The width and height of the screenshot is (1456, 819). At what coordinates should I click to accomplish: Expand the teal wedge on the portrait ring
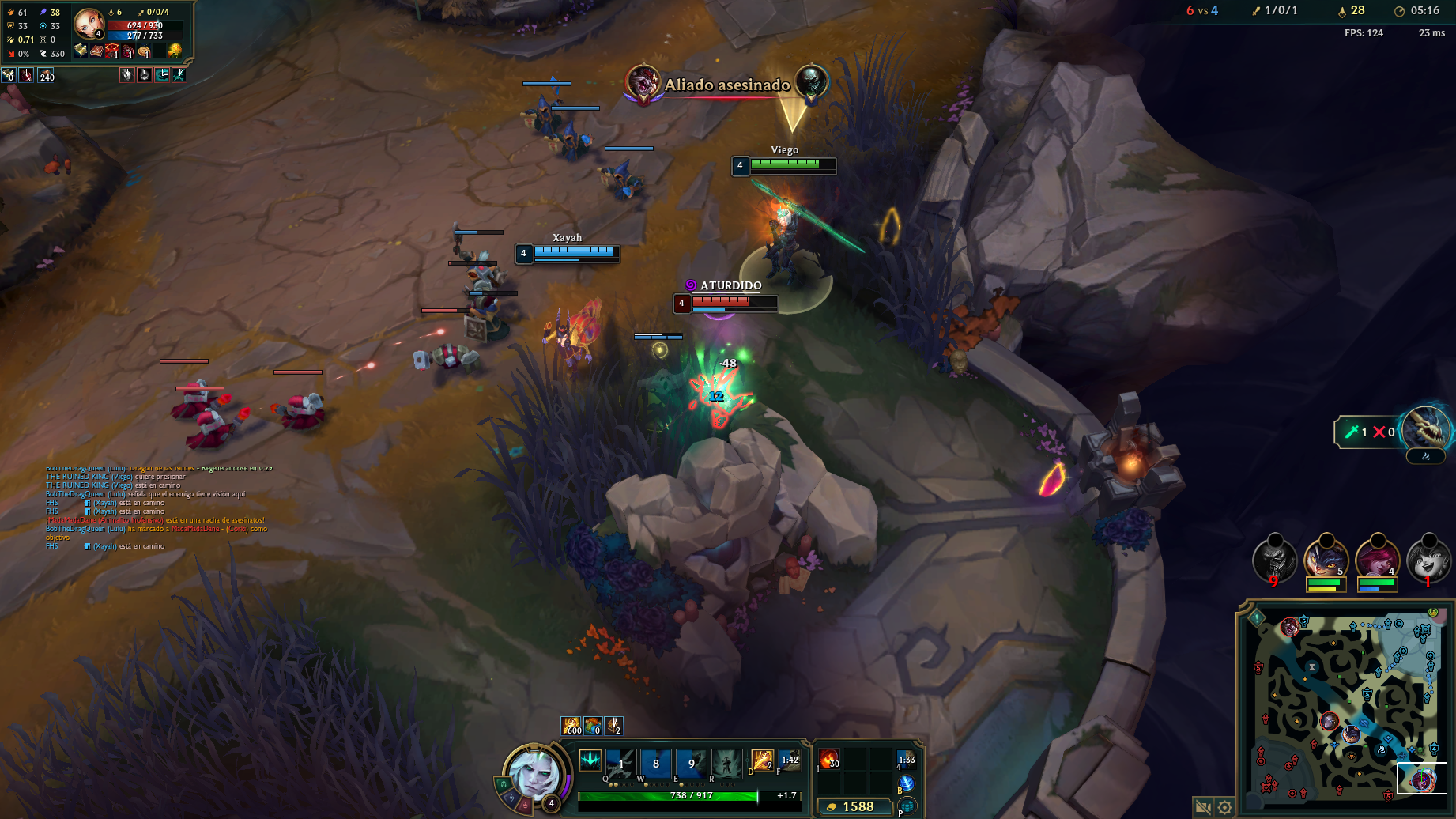coord(510,798)
